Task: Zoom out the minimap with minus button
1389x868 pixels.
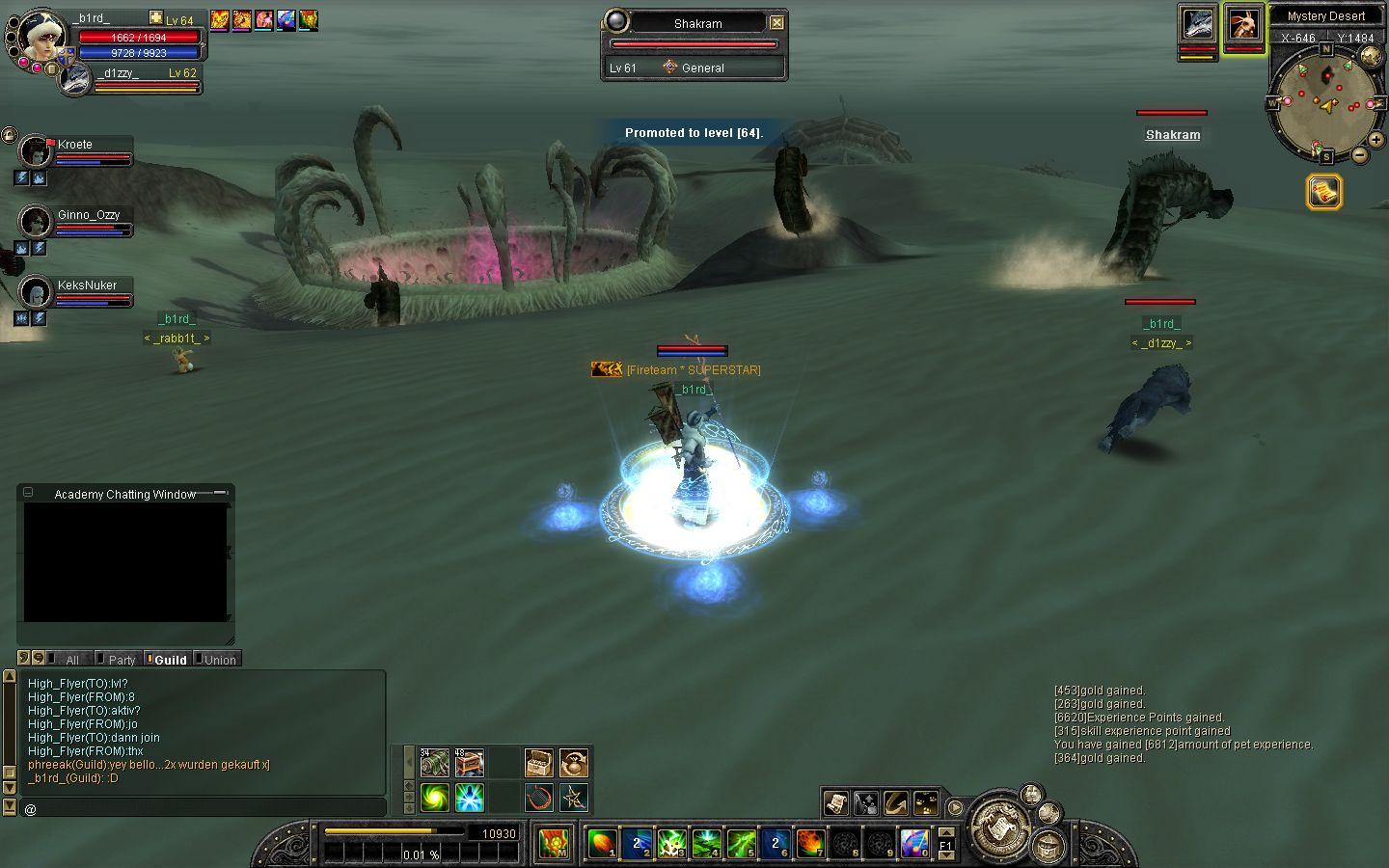Action: click(1359, 154)
